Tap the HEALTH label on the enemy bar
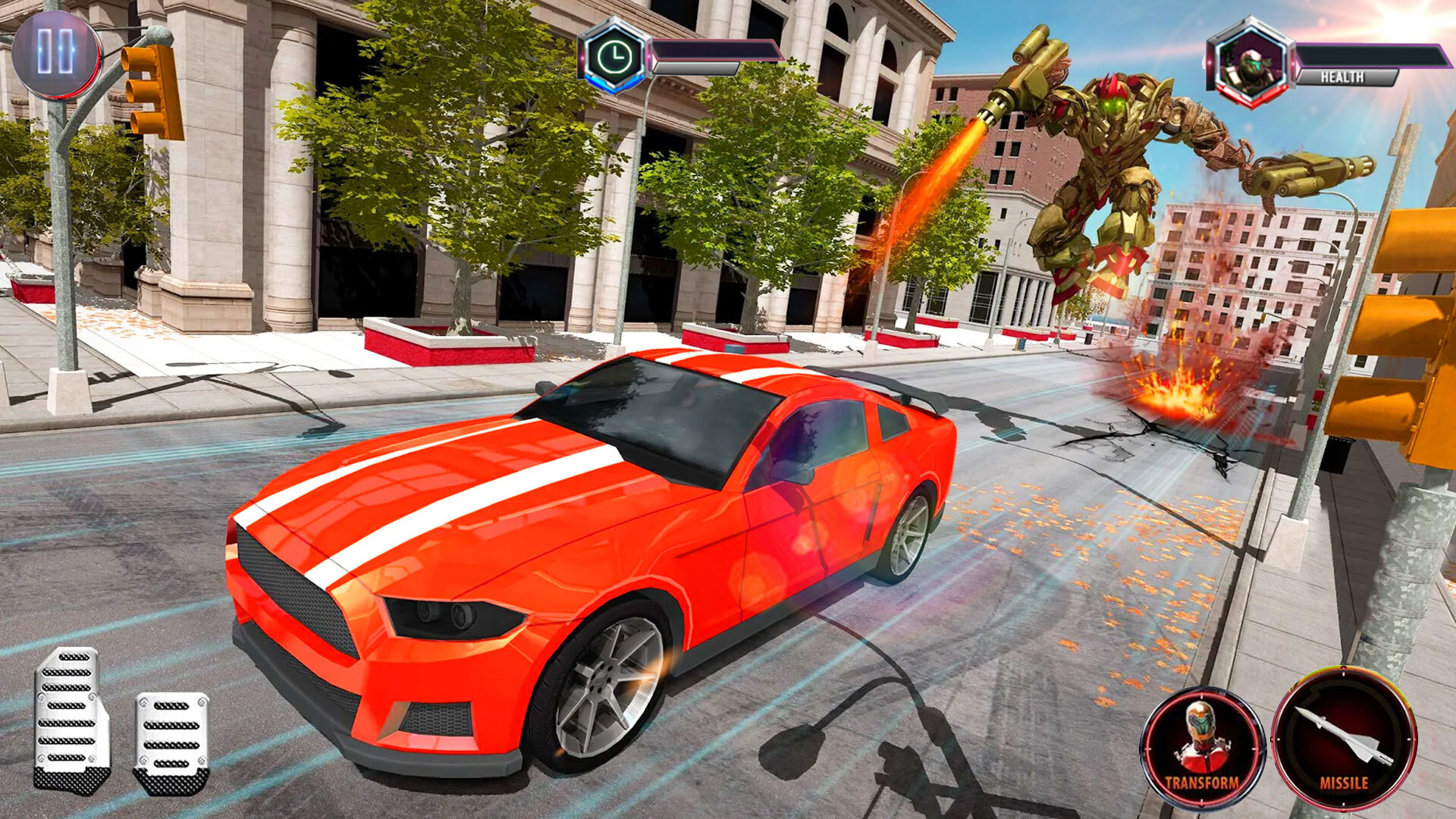Viewport: 1456px width, 819px height. pos(1344,76)
